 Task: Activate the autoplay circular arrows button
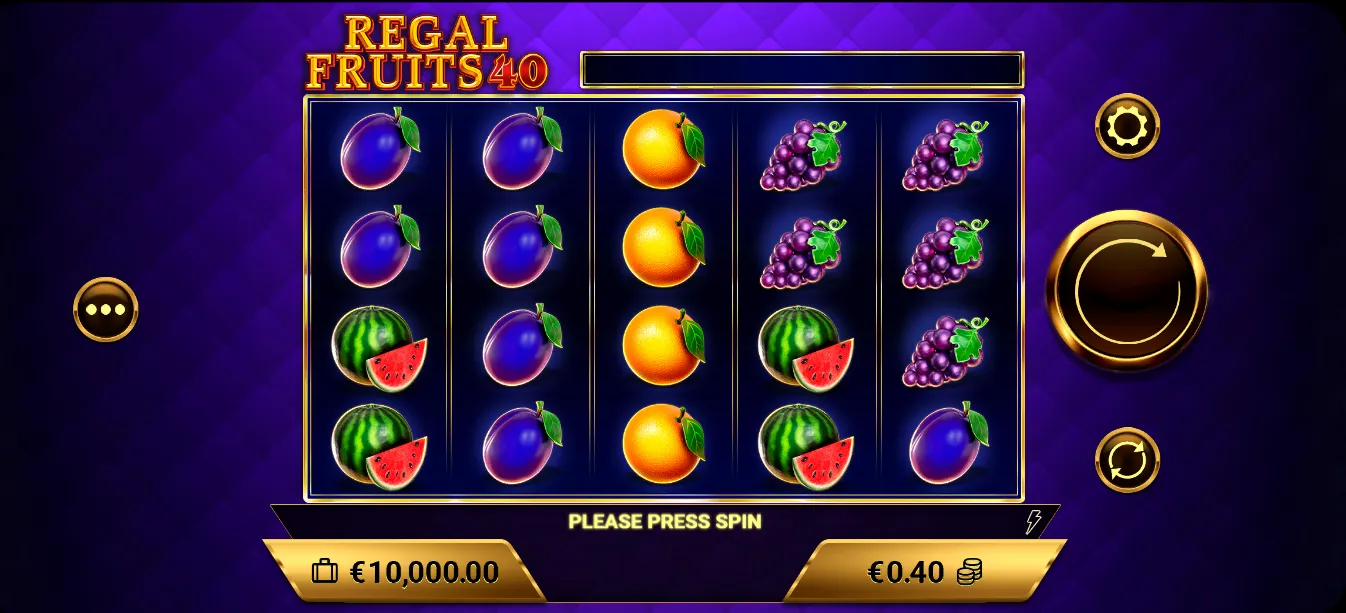(1127, 460)
